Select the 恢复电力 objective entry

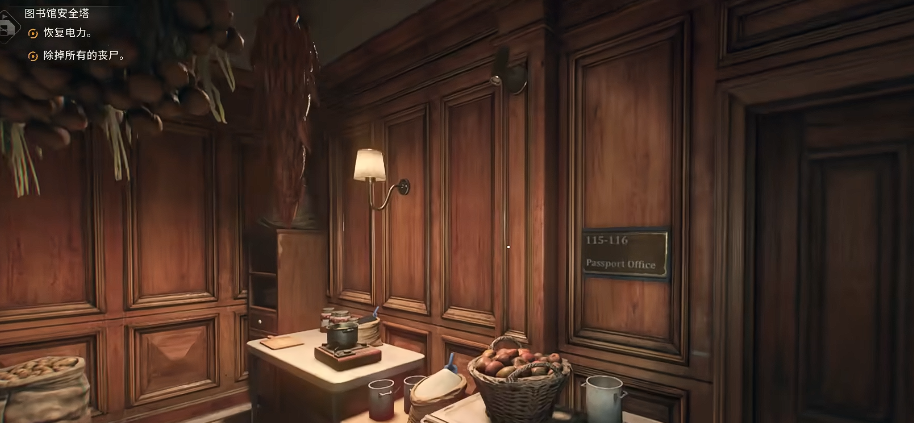click(x=67, y=33)
